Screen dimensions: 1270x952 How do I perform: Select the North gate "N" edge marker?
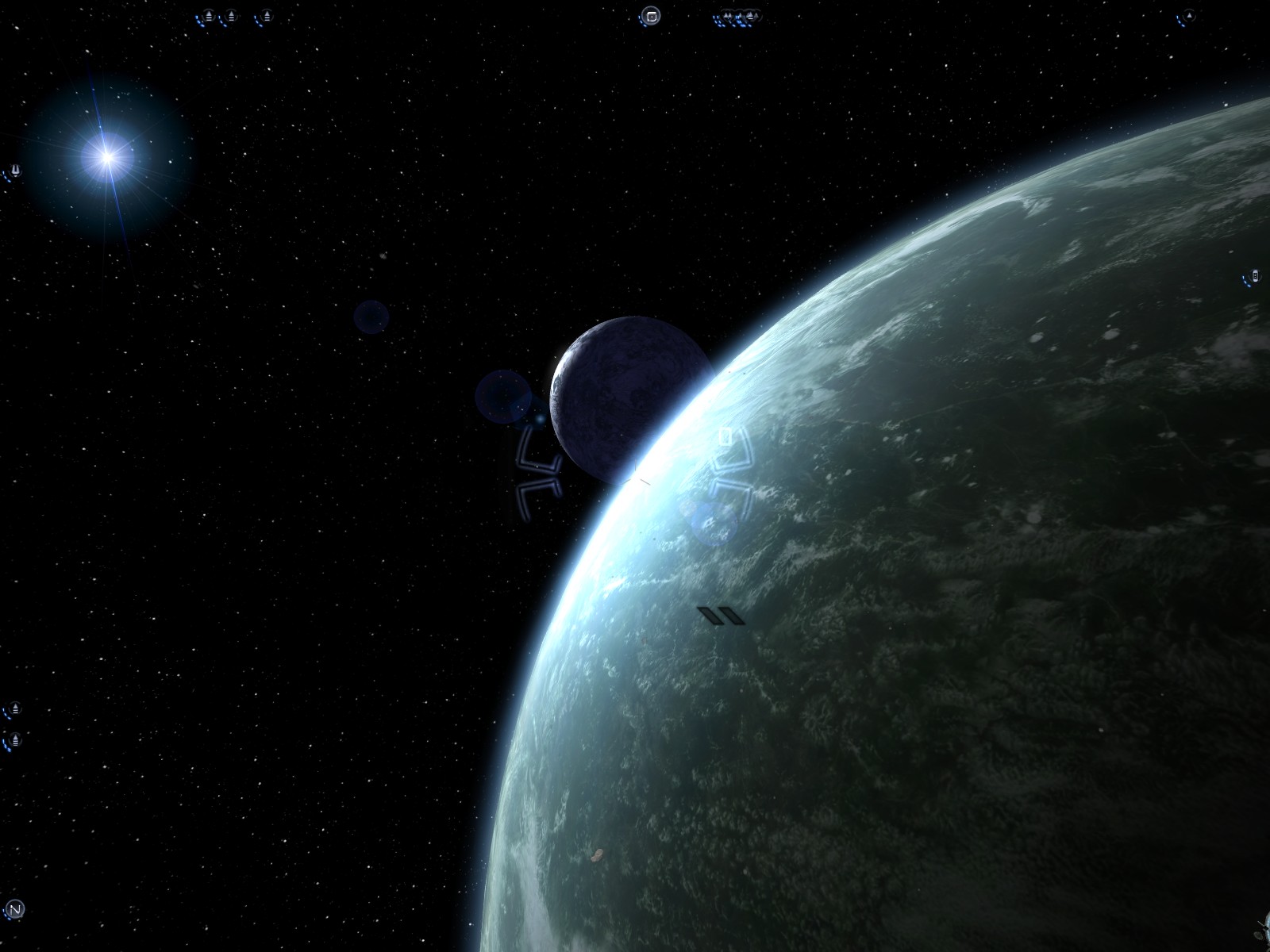[x=14, y=909]
